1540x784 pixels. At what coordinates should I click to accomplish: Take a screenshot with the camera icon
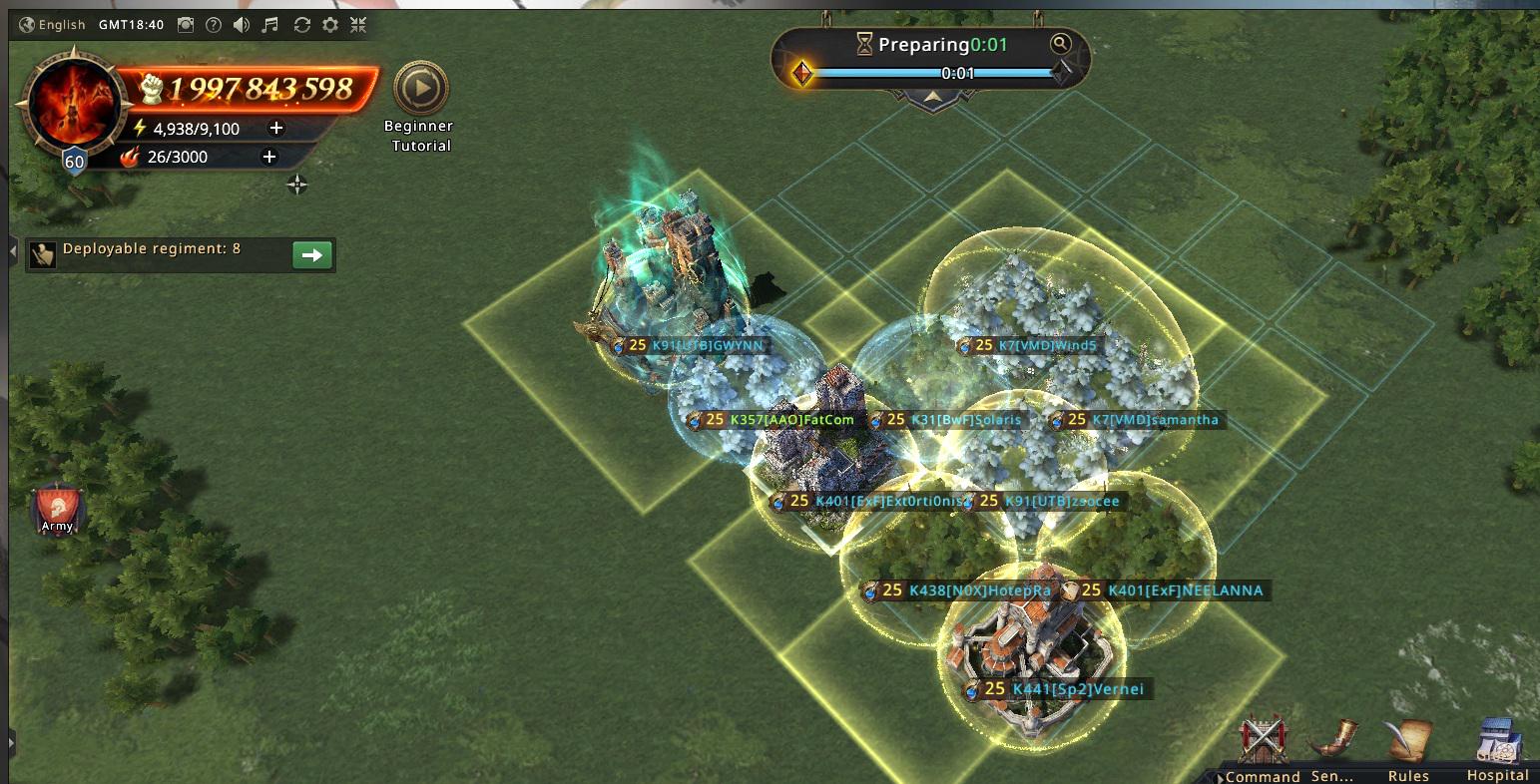tap(186, 25)
